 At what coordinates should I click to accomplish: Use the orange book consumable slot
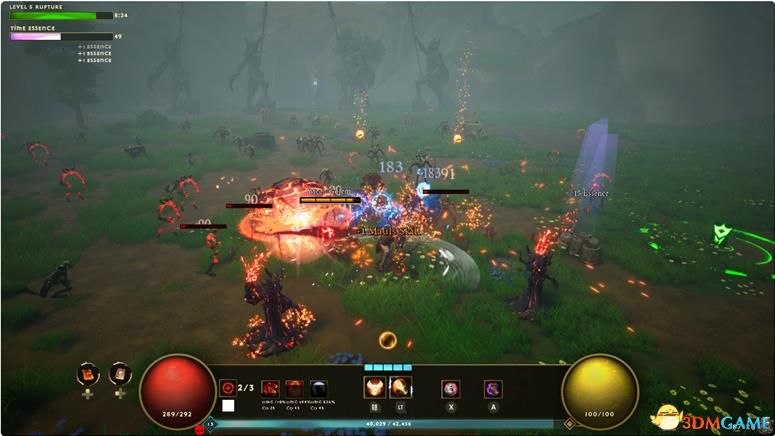click(90, 374)
